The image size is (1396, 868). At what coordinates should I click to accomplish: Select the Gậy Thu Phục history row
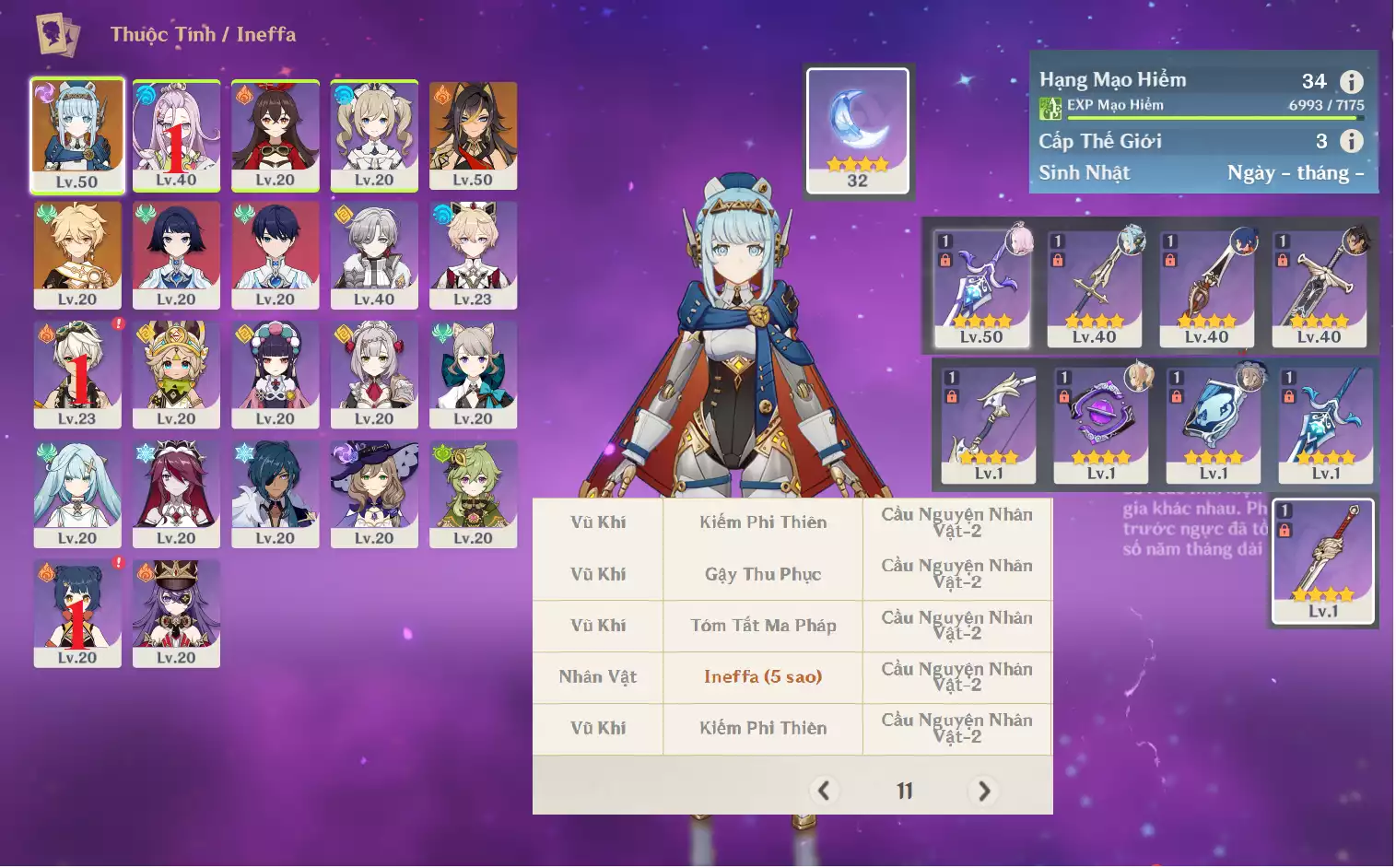(763, 575)
